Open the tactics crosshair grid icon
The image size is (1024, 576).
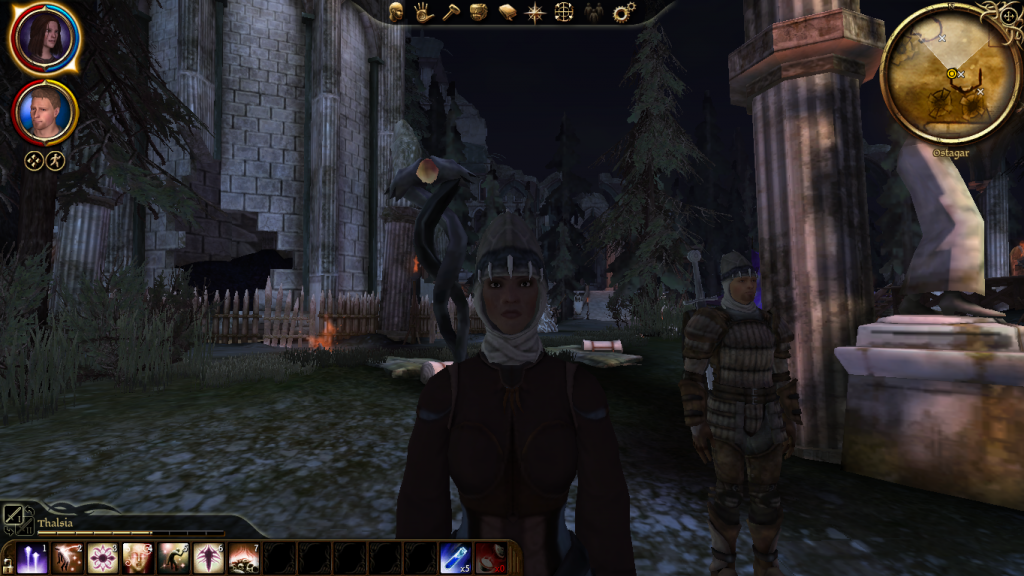click(x=564, y=13)
